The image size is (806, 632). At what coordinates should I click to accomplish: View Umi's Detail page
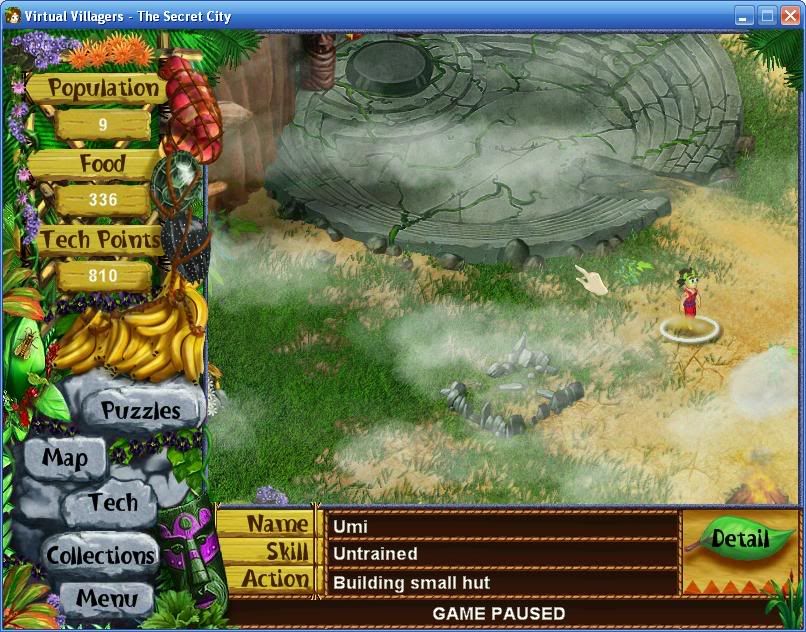(x=739, y=539)
